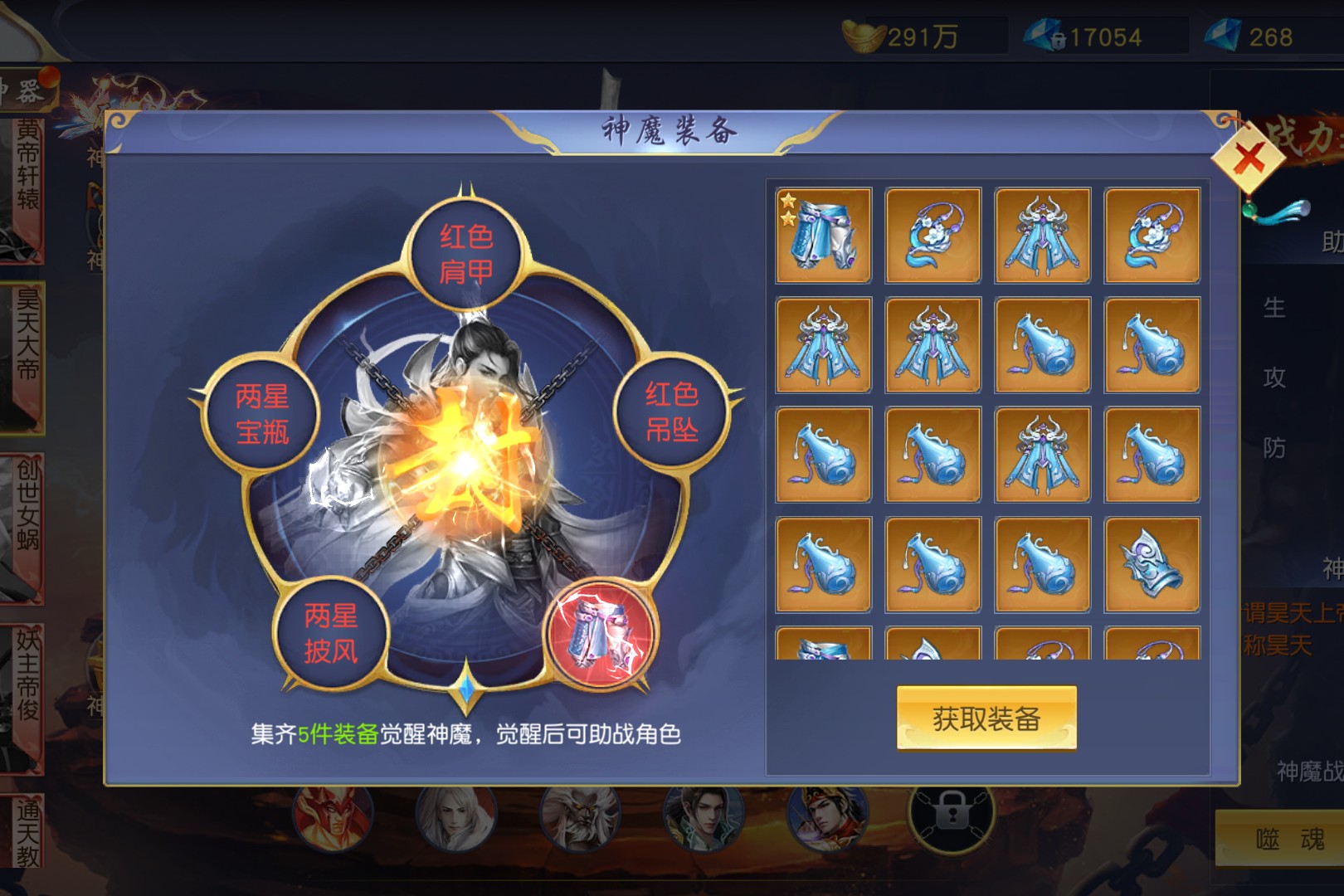Choose the 两星宝瓶 equipment slot
This screenshot has width=1344, height=896.
pos(262,414)
